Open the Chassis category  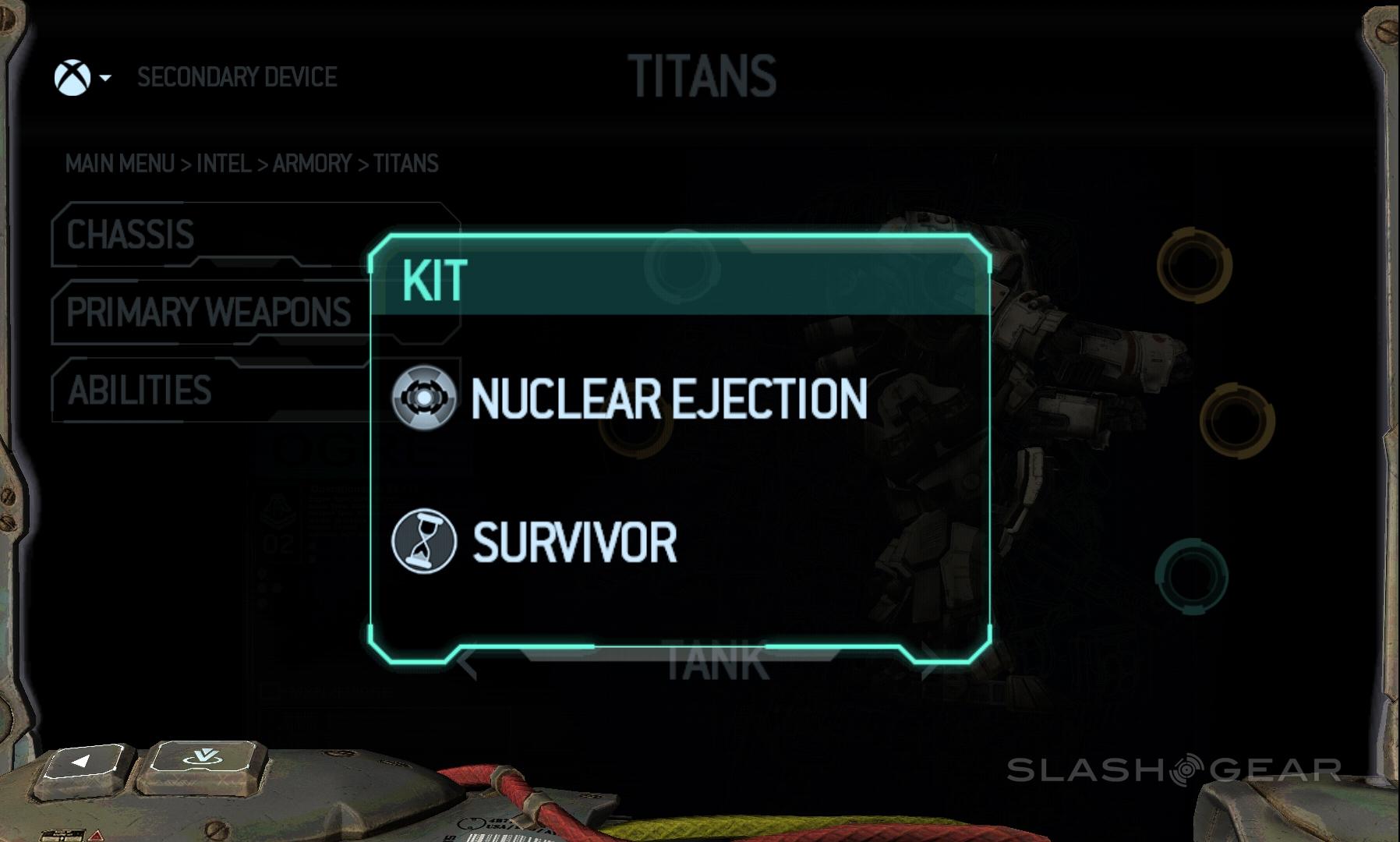tap(130, 235)
